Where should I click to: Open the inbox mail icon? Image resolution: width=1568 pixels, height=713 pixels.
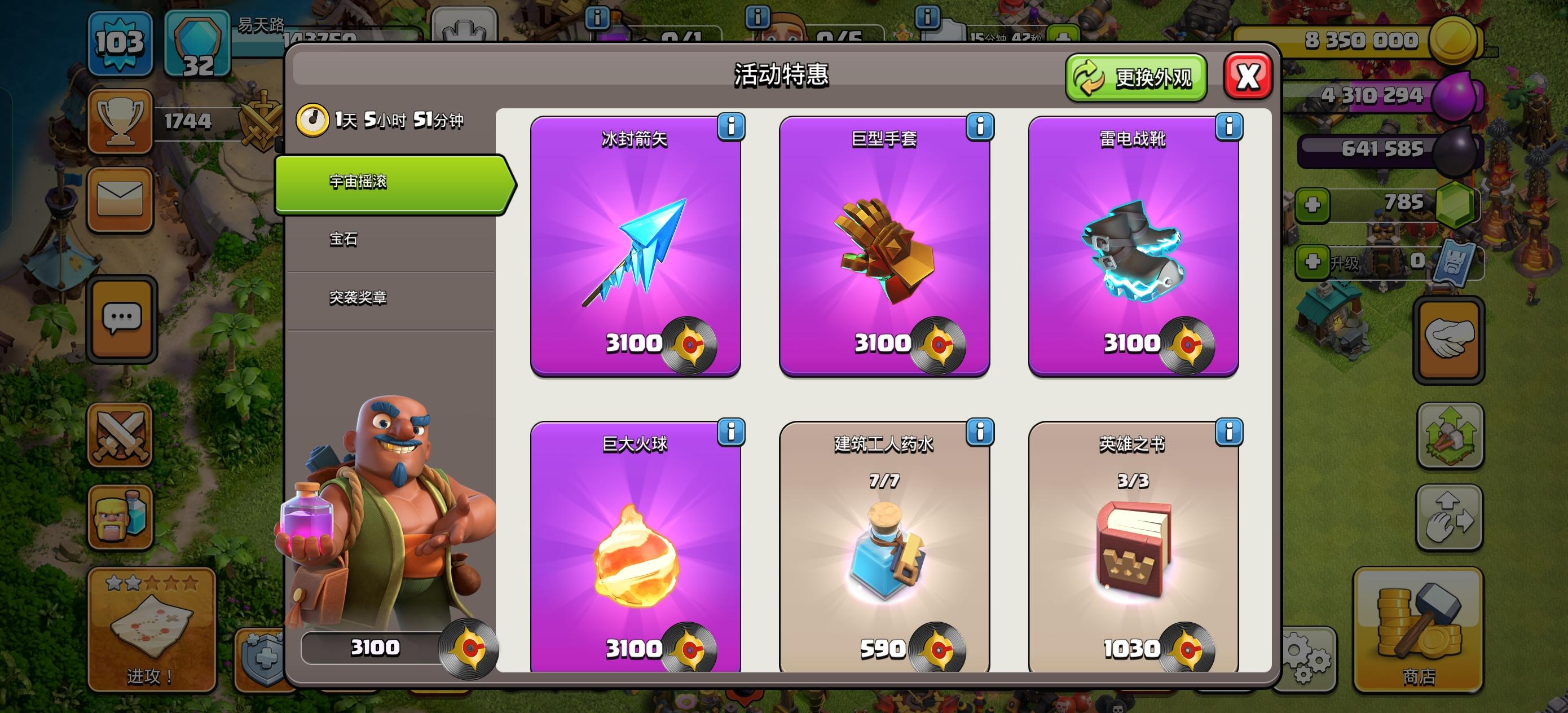120,199
